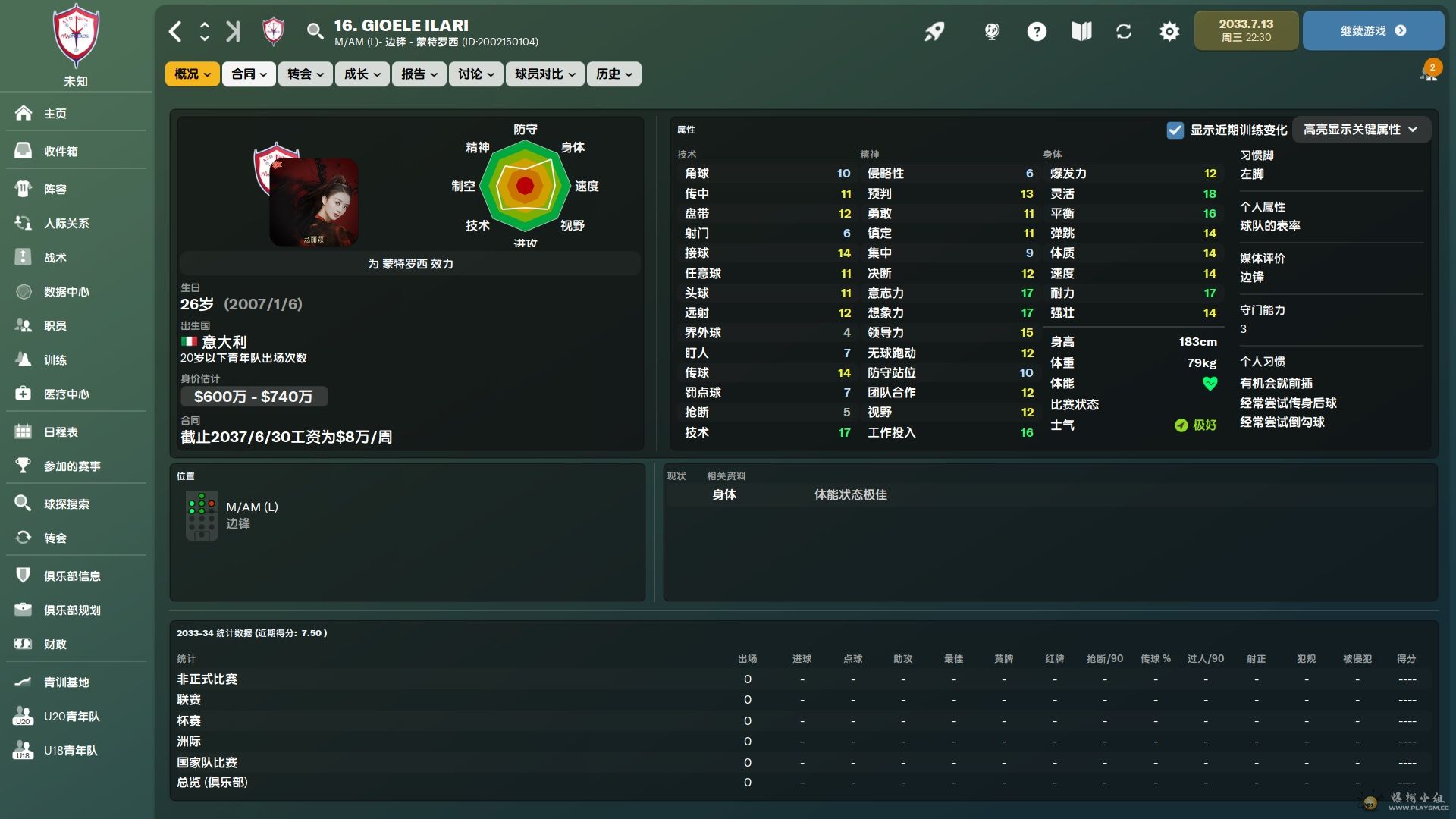Open the question mark help icon
The height and width of the screenshot is (819, 1456).
point(1036,31)
